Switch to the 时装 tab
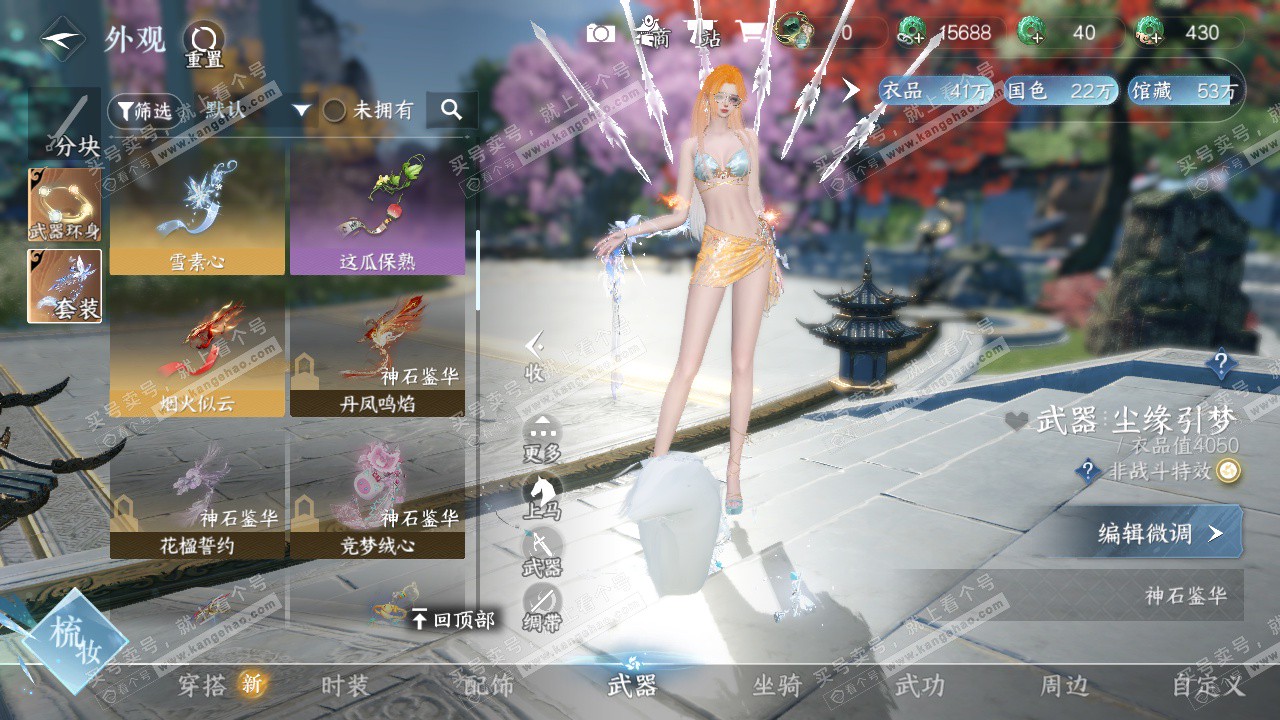 coord(345,686)
